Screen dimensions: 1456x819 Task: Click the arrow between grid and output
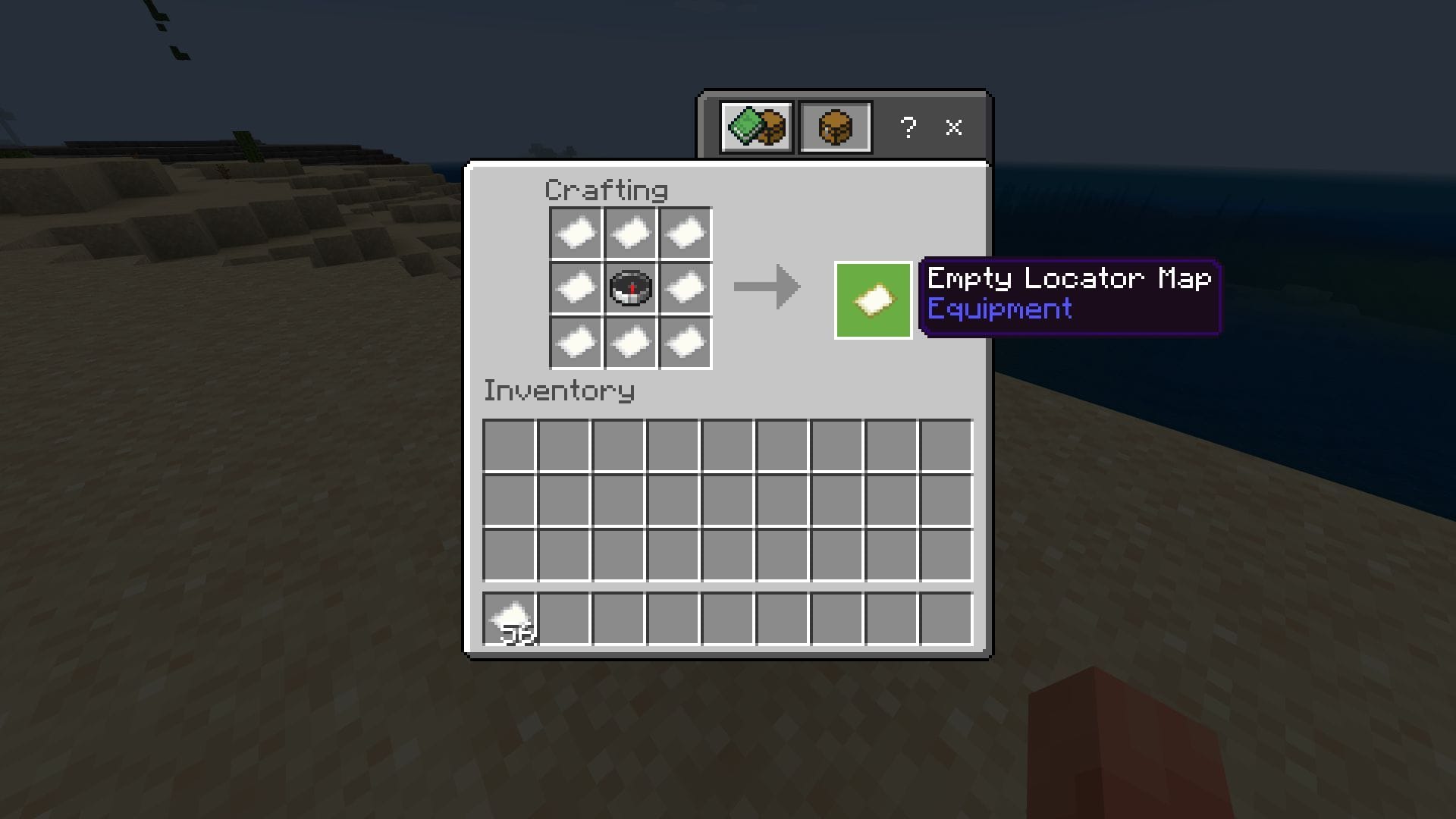pyautogui.click(x=766, y=287)
